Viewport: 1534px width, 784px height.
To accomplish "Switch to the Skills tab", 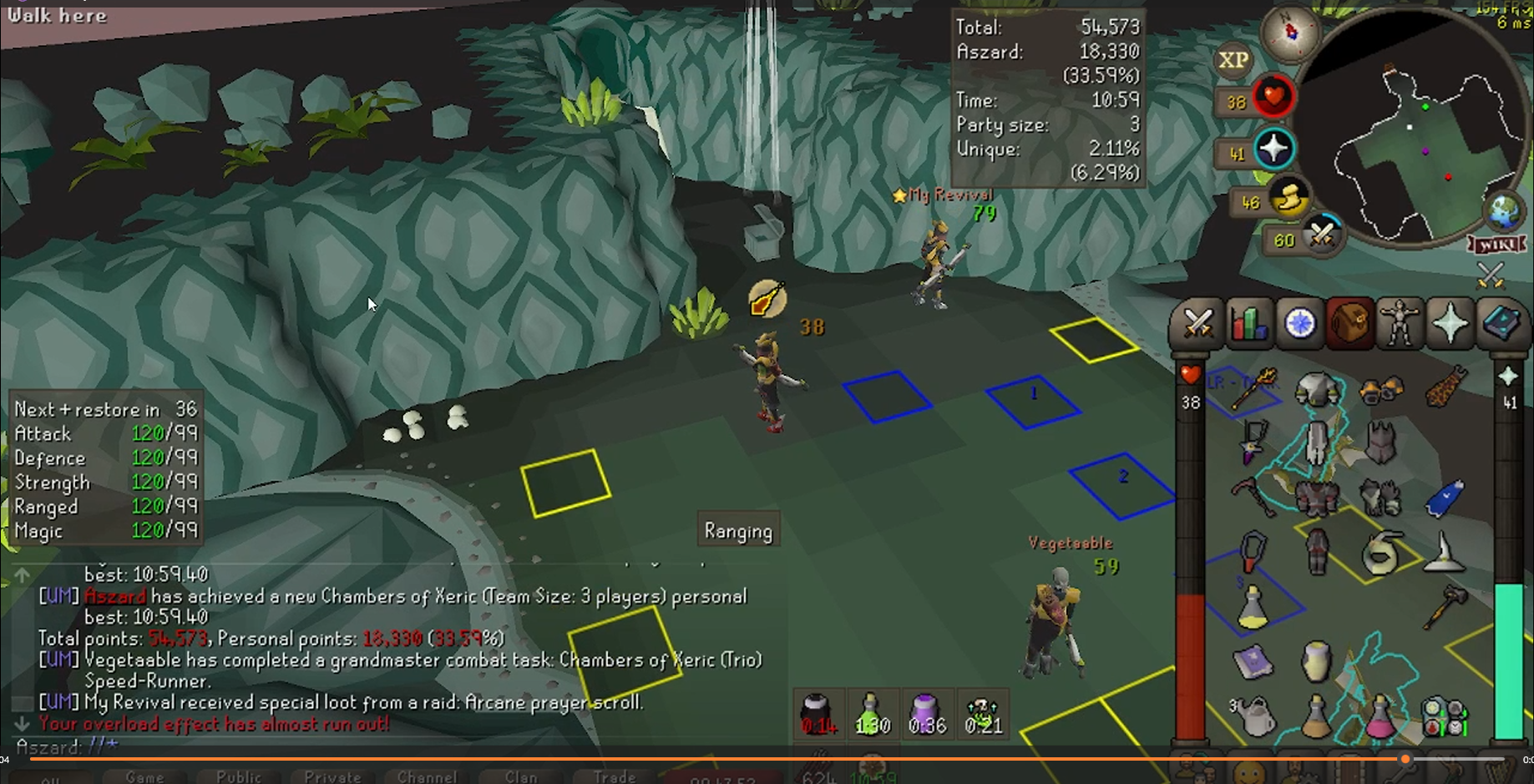I will tap(1249, 323).
